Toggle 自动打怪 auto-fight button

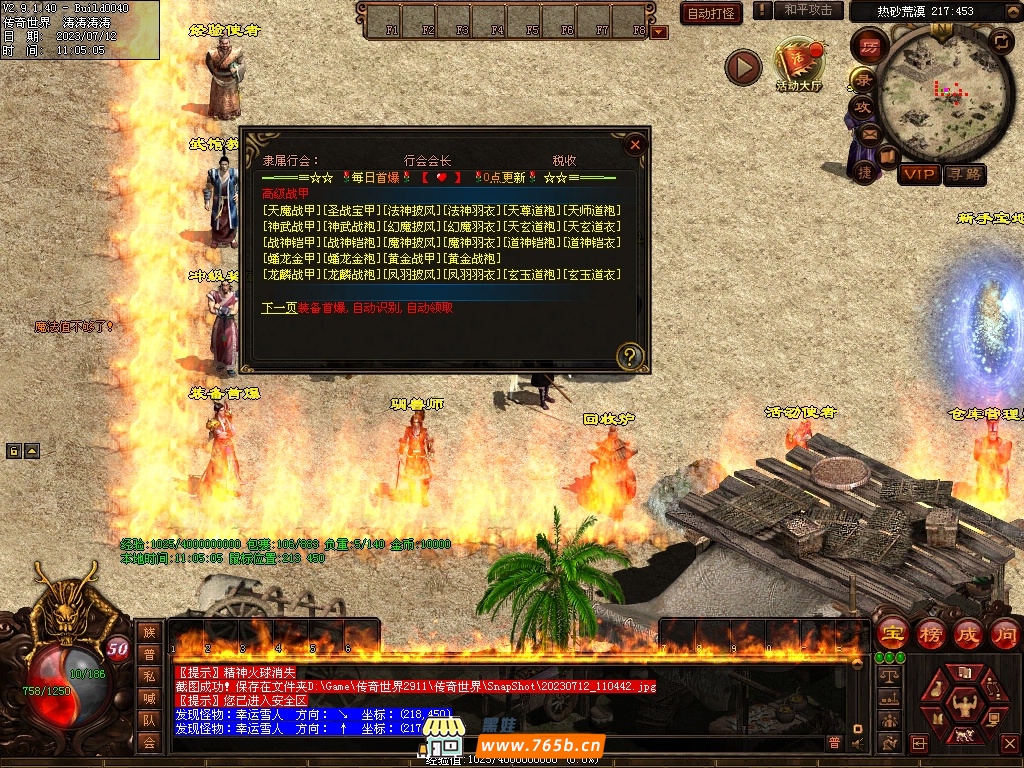(x=712, y=13)
